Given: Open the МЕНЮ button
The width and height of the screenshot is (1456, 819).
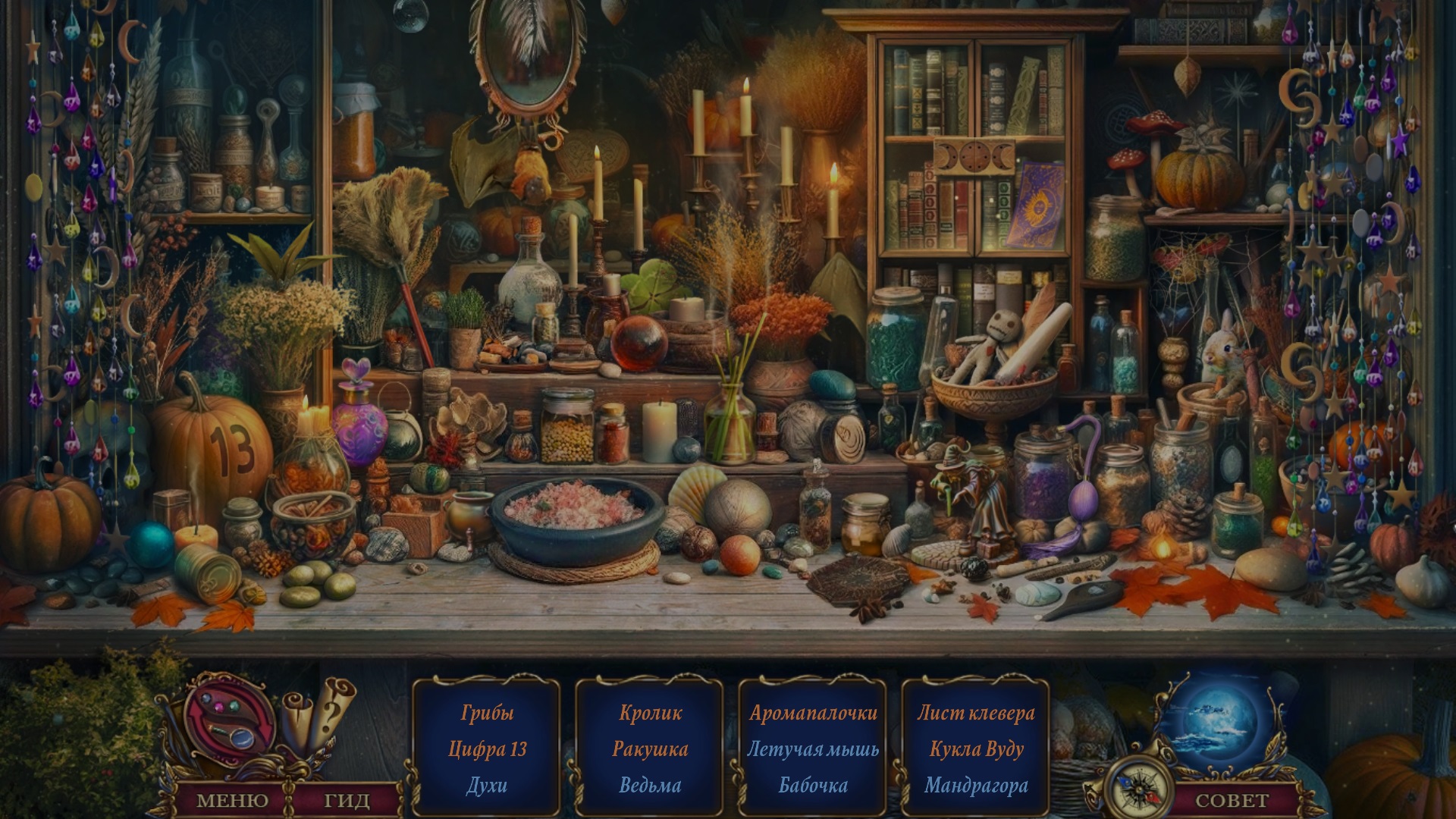Looking at the screenshot, I should [x=232, y=800].
